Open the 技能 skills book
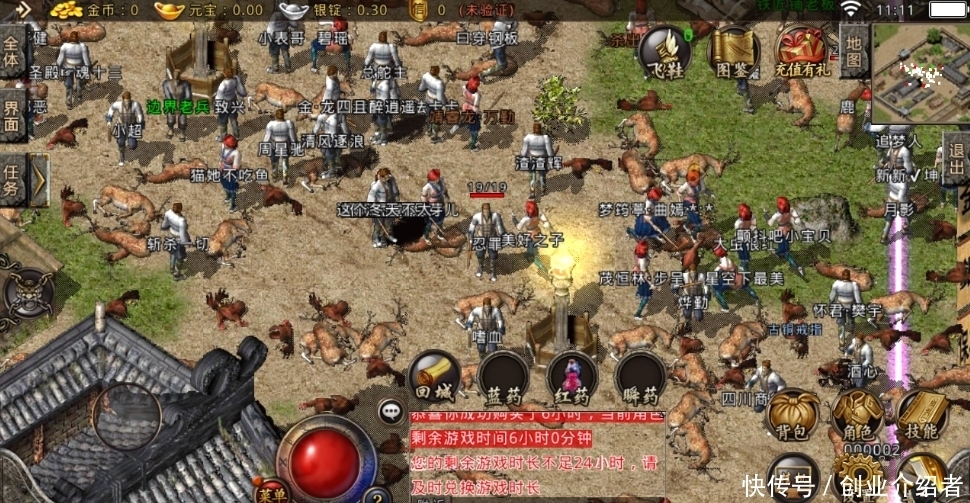The image size is (970, 503). [x=921, y=415]
